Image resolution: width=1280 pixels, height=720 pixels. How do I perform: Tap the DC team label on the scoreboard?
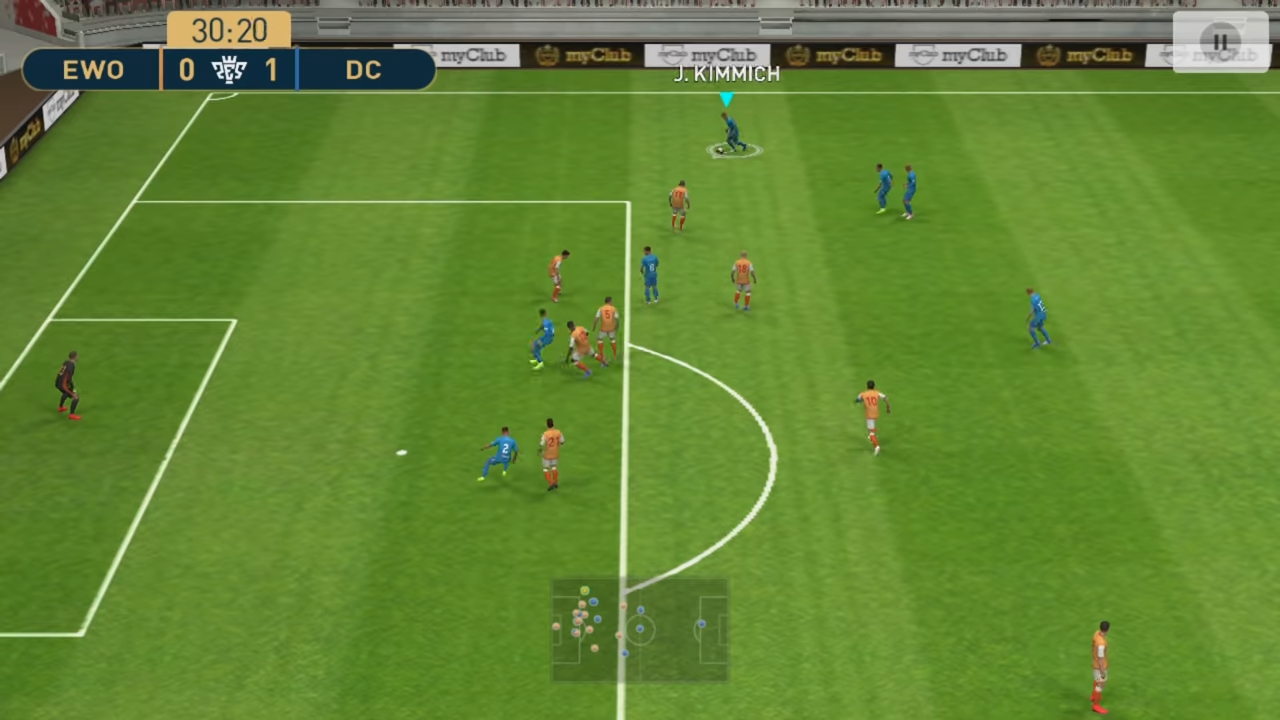click(x=363, y=70)
